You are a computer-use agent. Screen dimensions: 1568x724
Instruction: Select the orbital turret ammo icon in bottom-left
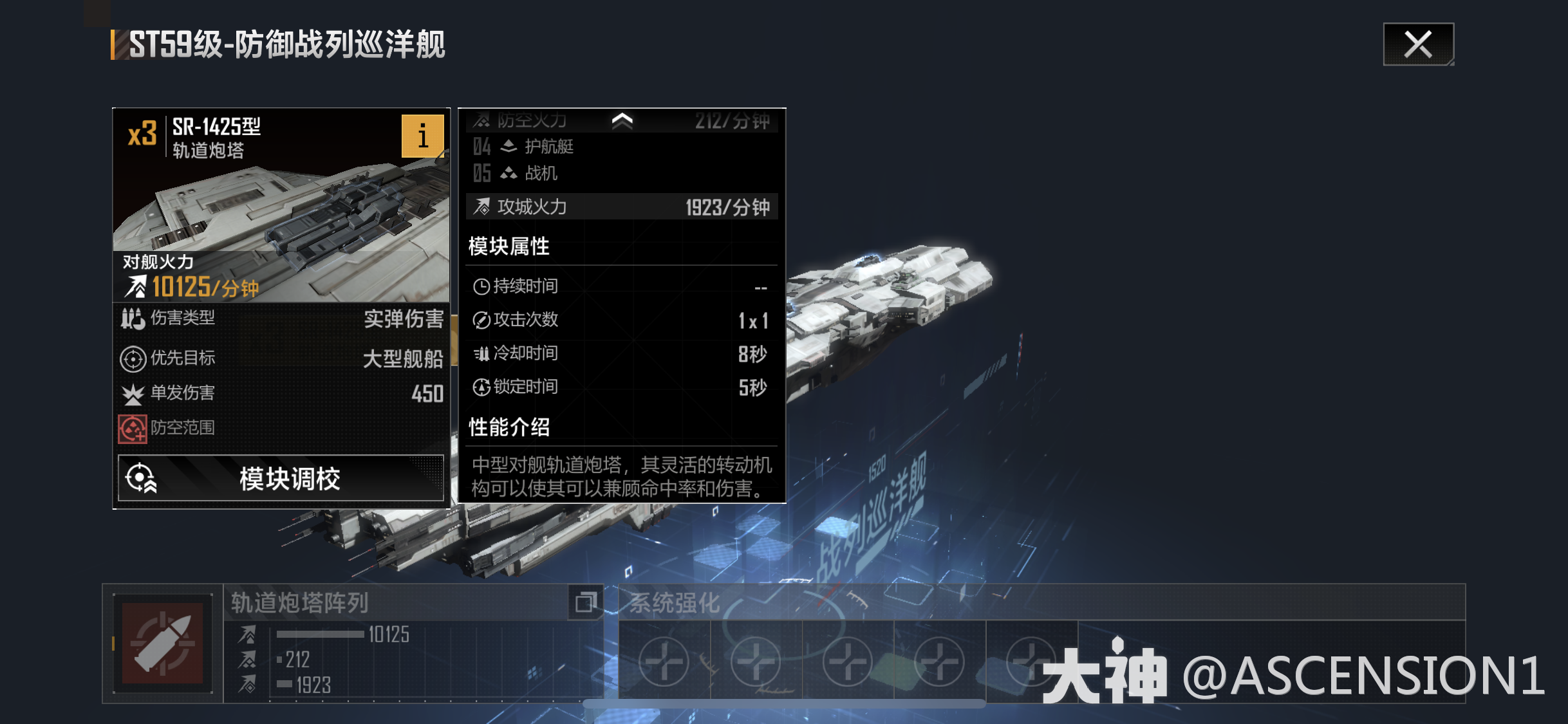tap(164, 644)
